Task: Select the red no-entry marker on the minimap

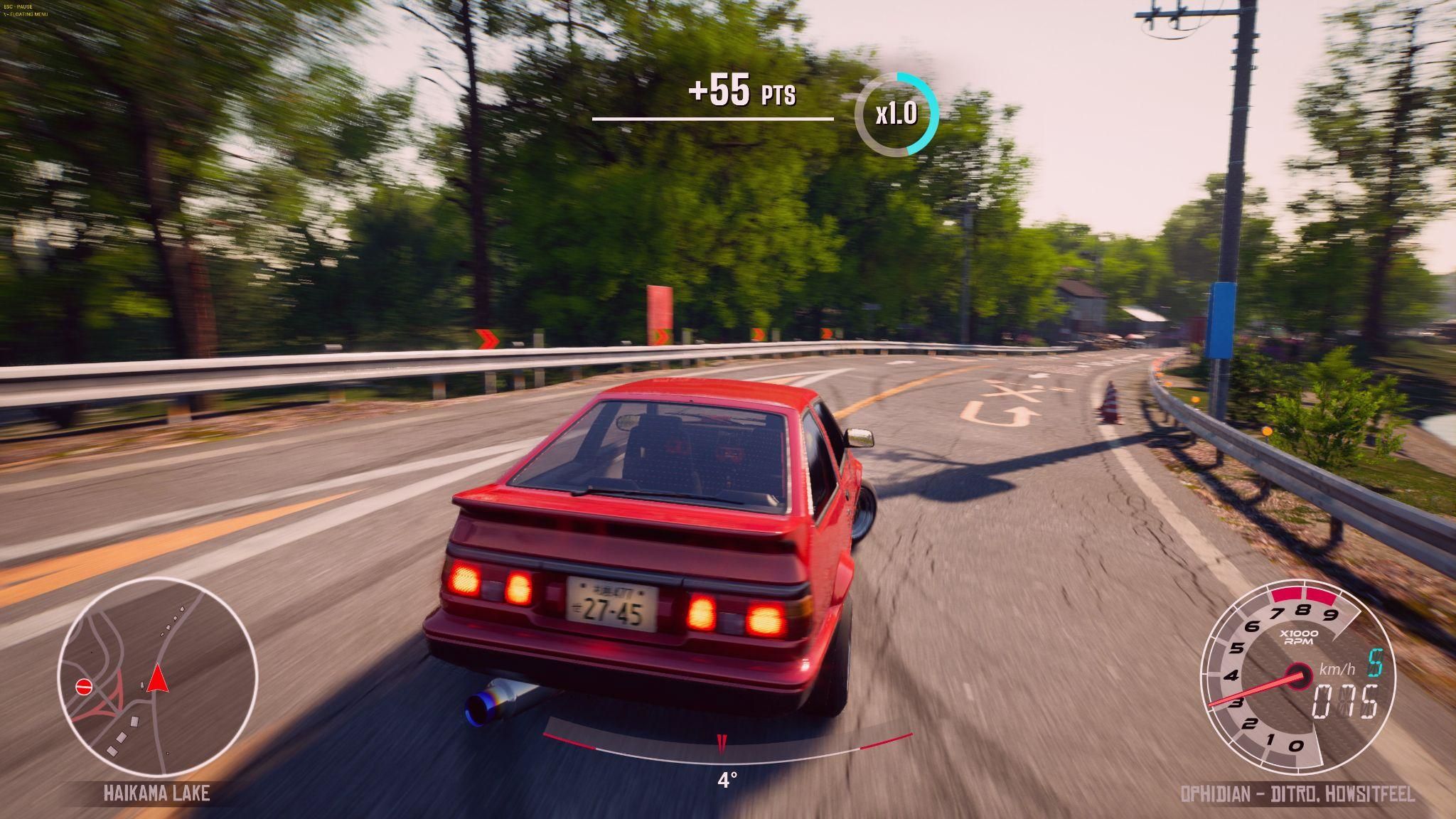Action: (x=85, y=687)
